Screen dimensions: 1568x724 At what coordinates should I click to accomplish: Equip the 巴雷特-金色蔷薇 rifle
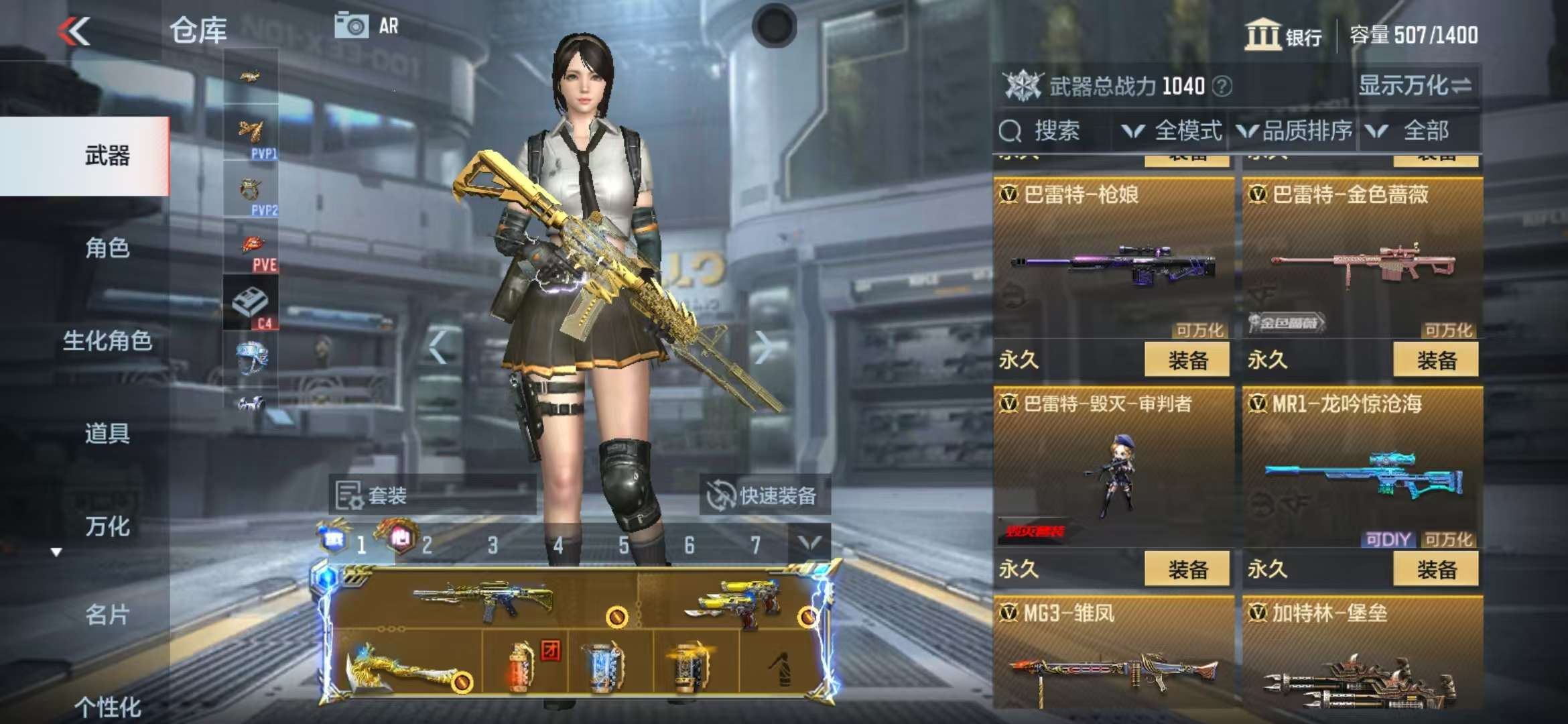1435,360
